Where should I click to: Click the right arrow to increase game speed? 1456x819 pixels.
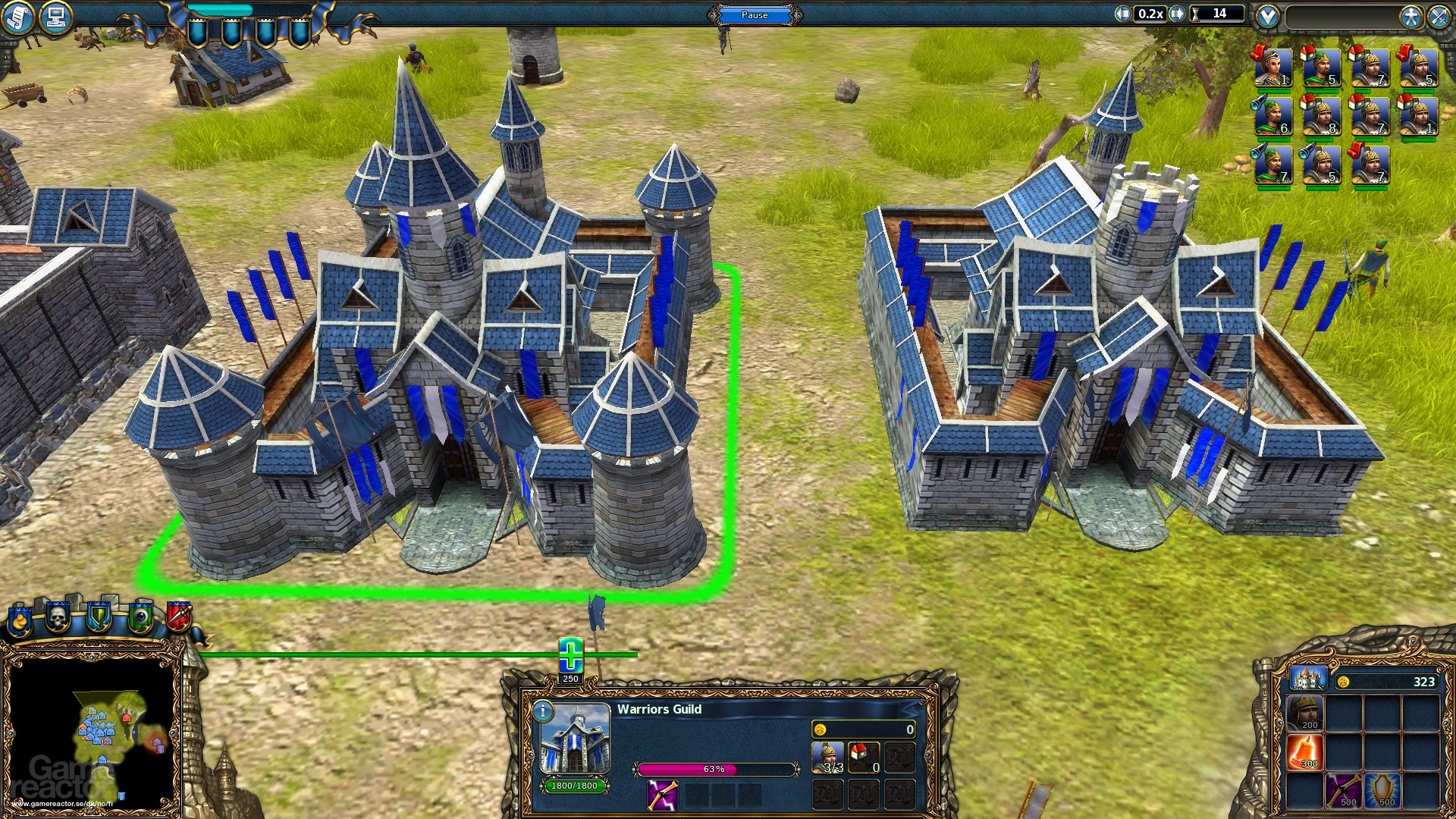[1176, 13]
